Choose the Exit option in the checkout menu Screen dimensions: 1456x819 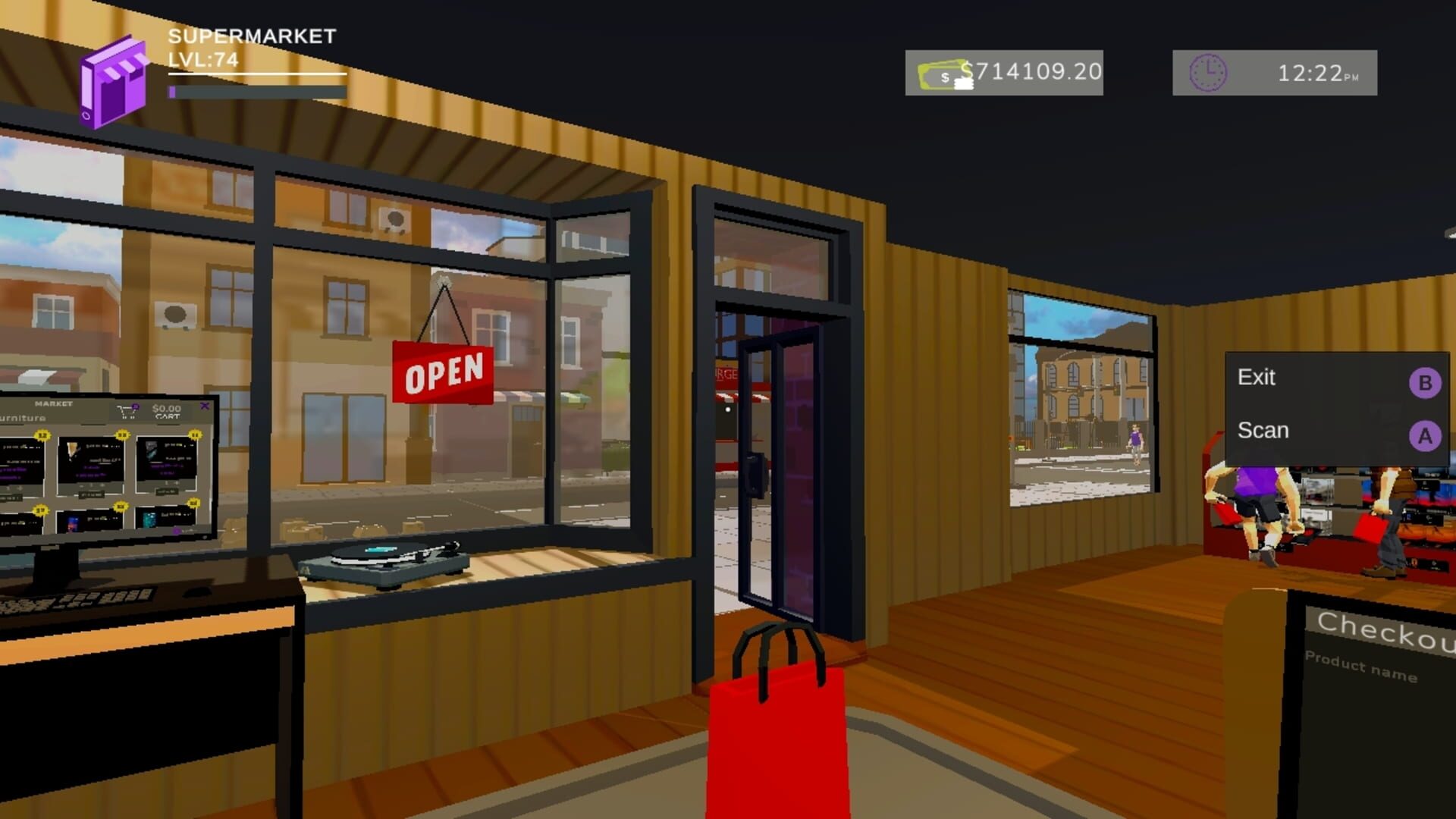(x=1258, y=378)
